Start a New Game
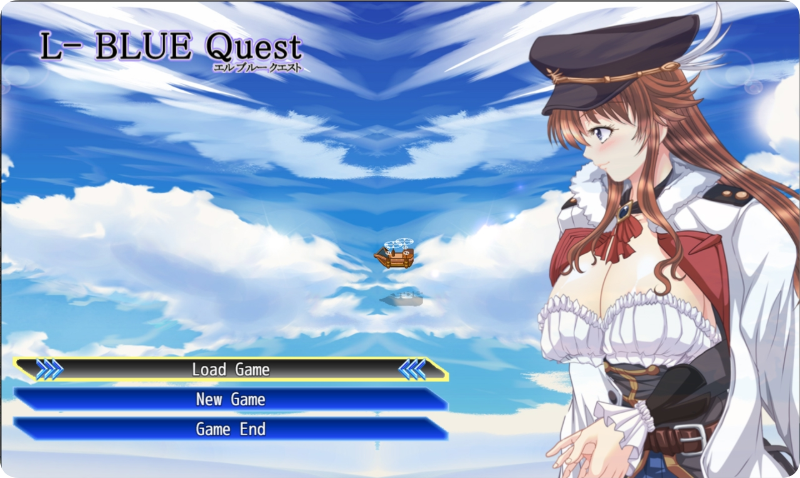Image resolution: width=800 pixels, height=478 pixels. click(x=231, y=399)
